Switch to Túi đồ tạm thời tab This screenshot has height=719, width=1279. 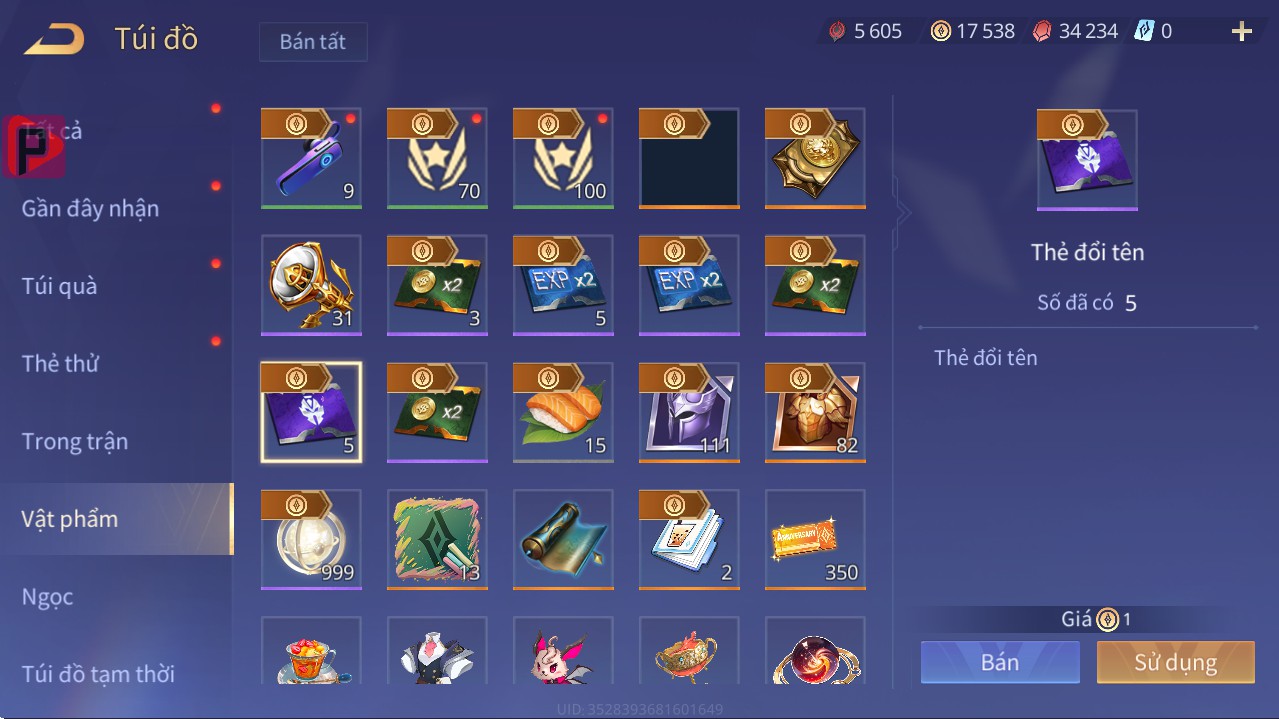(98, 674)
